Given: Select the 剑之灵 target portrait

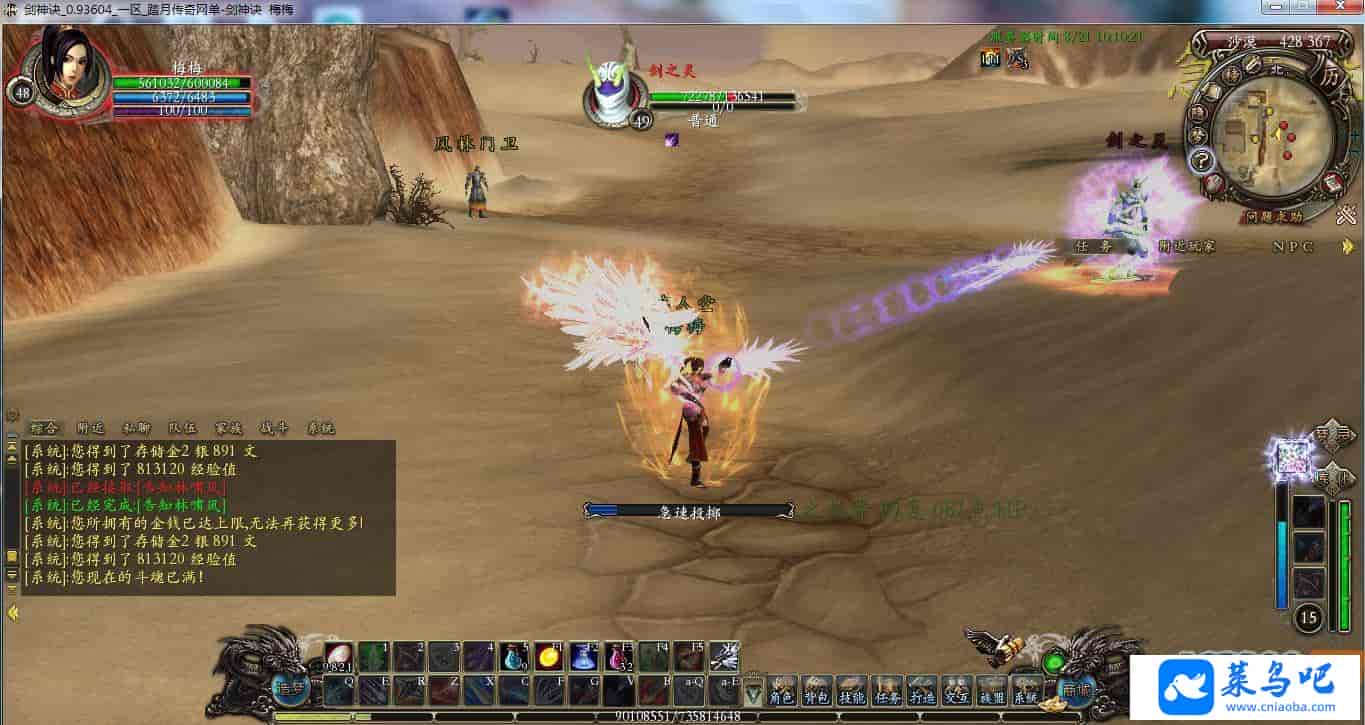Looking at the screenshot, I should coord(613,90).
